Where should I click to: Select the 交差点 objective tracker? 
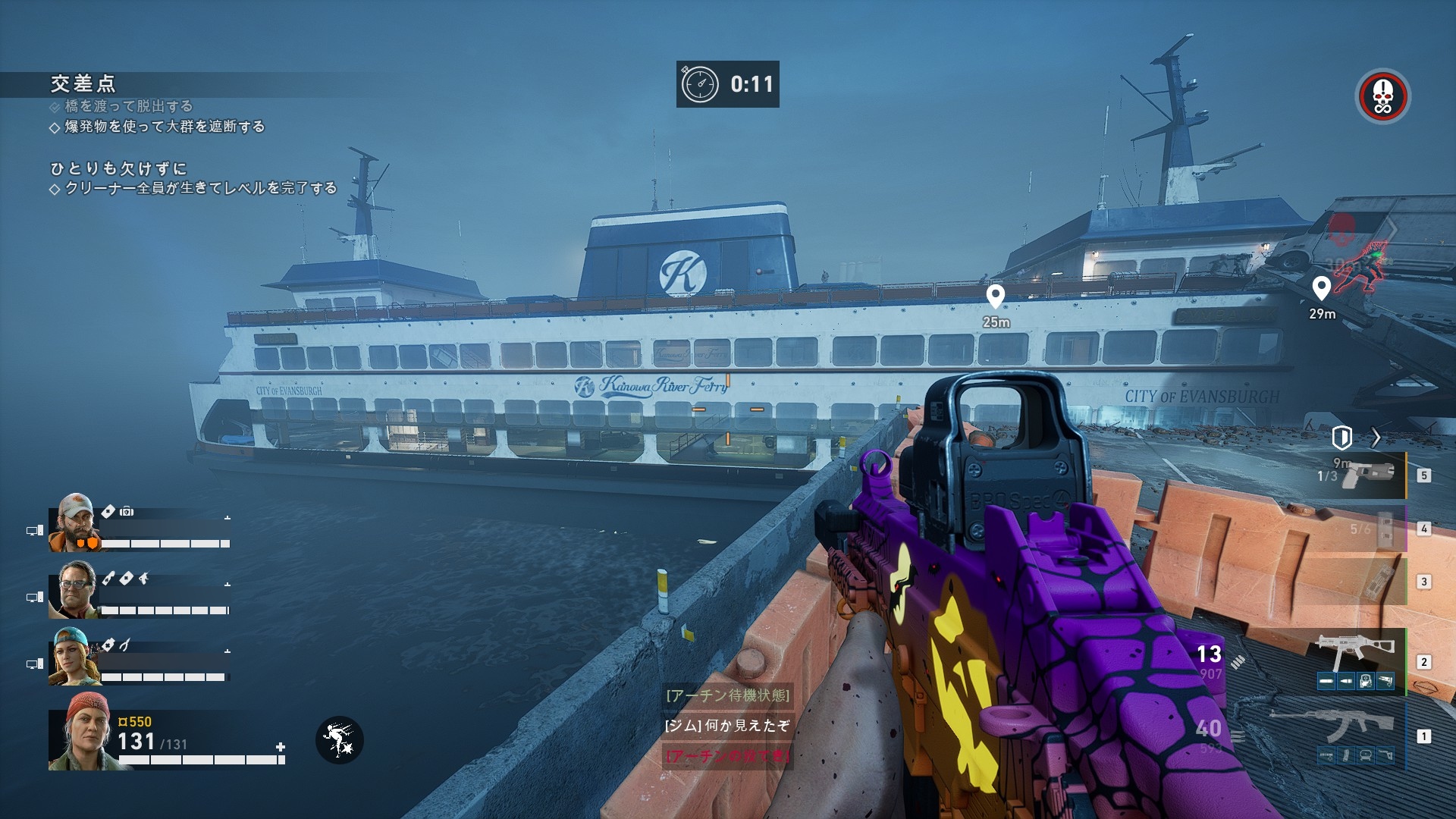coord(83,83)
